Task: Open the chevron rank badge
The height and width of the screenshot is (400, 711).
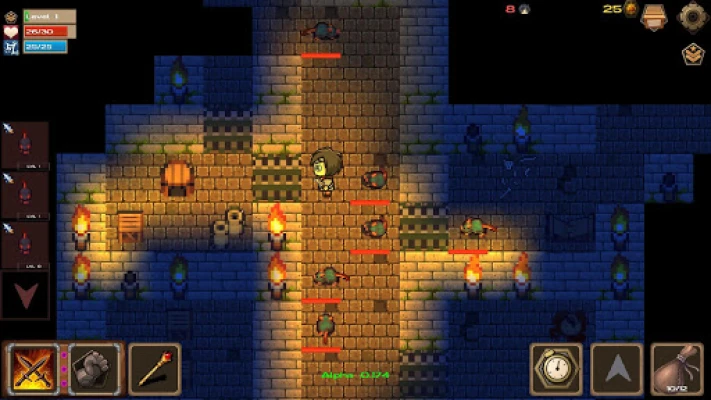Action: (692, 54)
